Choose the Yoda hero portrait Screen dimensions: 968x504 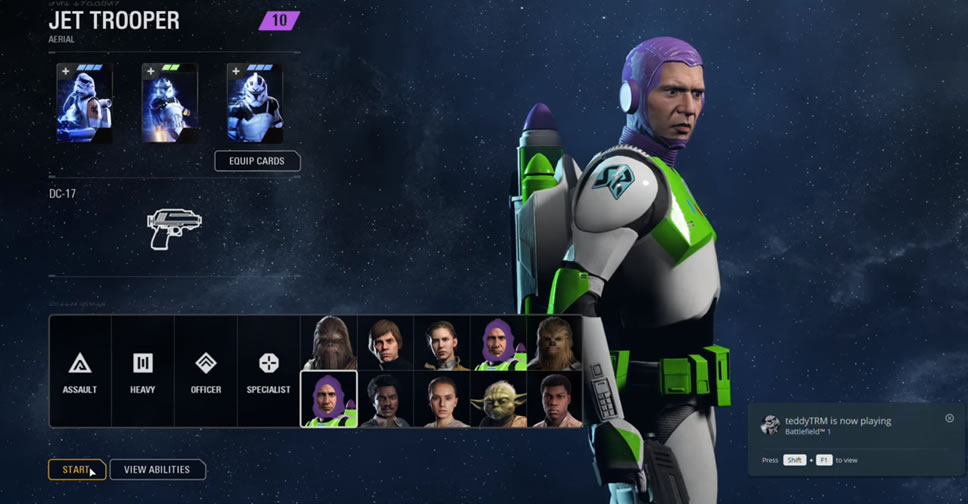coord(498,400)
